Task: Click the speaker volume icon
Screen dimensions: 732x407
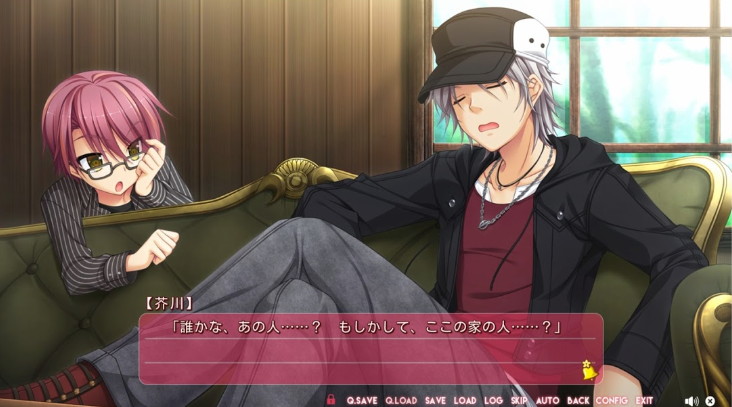Action: tap(690, 401)
